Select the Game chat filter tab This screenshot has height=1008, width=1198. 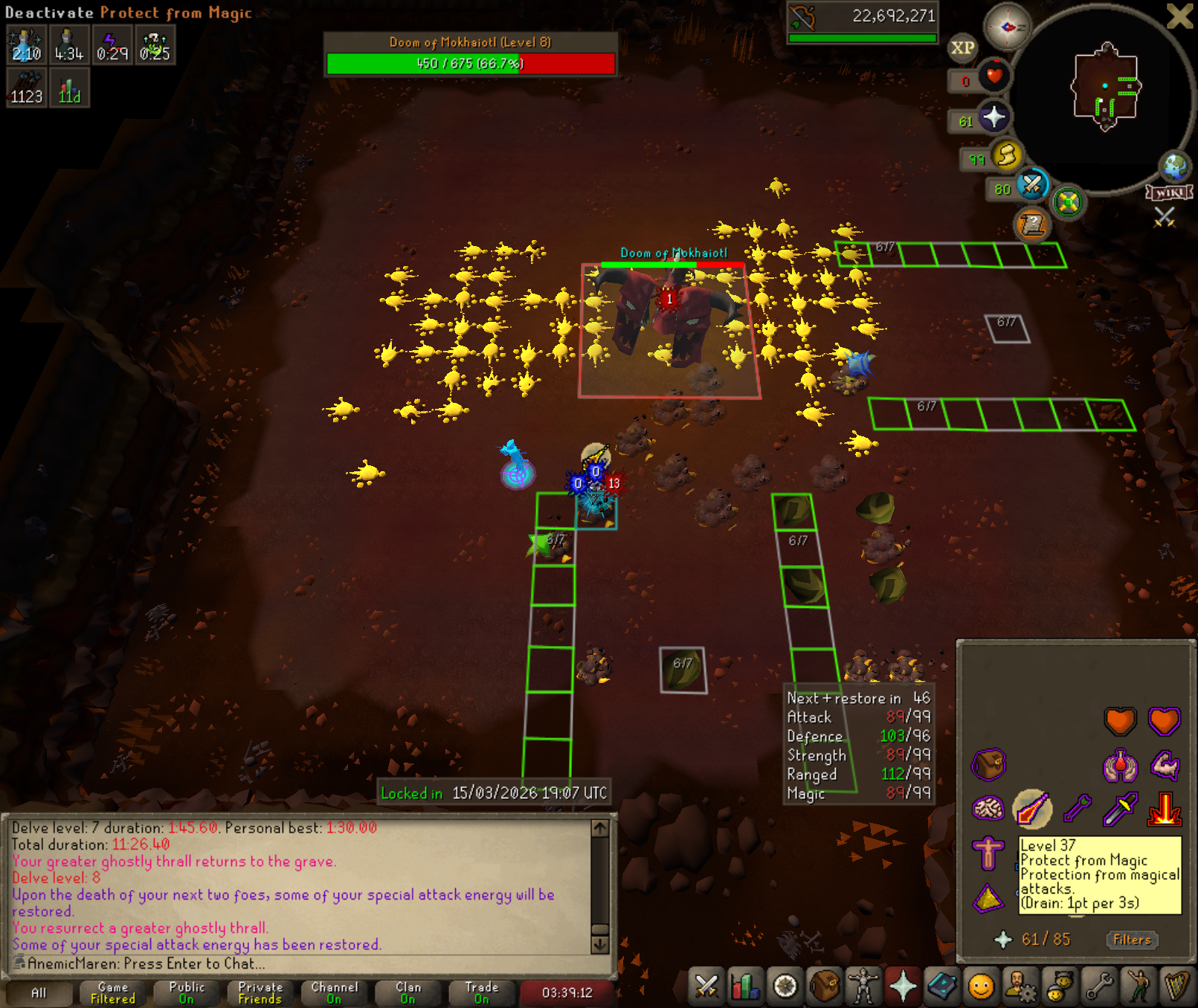click(x=113, y=992)
